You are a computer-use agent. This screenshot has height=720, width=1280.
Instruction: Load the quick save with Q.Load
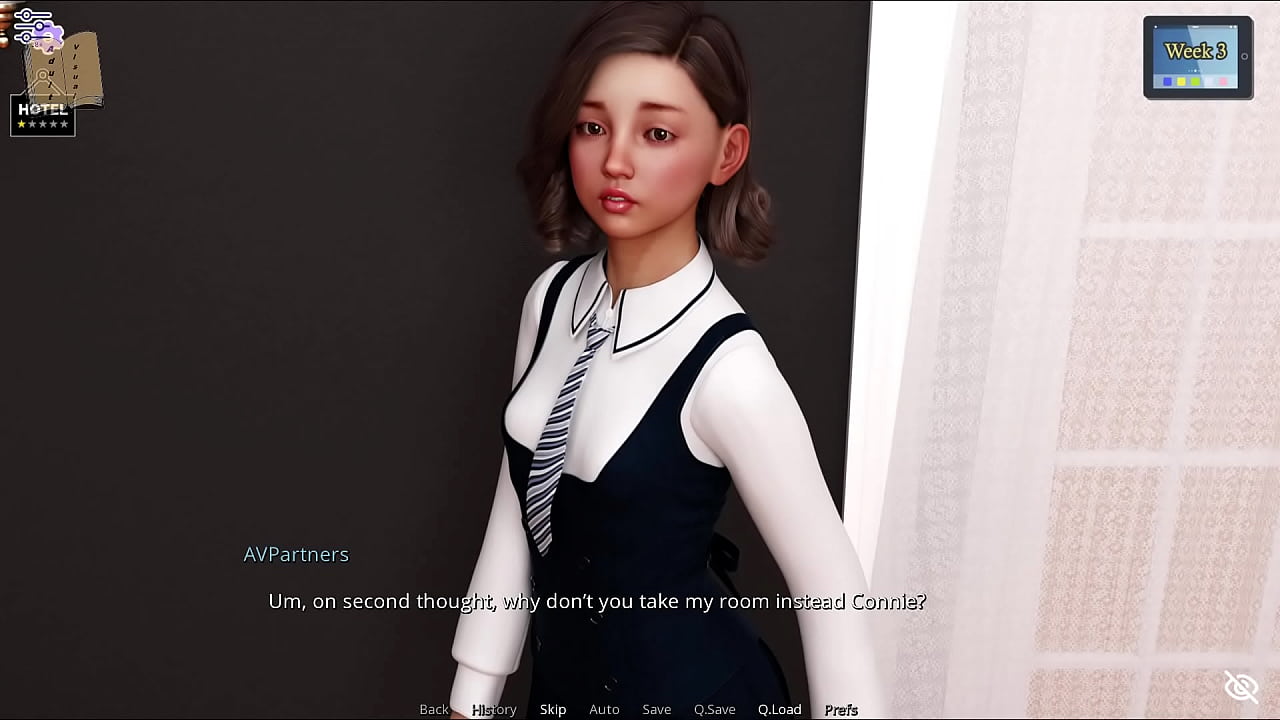click(x=779, y=709)
